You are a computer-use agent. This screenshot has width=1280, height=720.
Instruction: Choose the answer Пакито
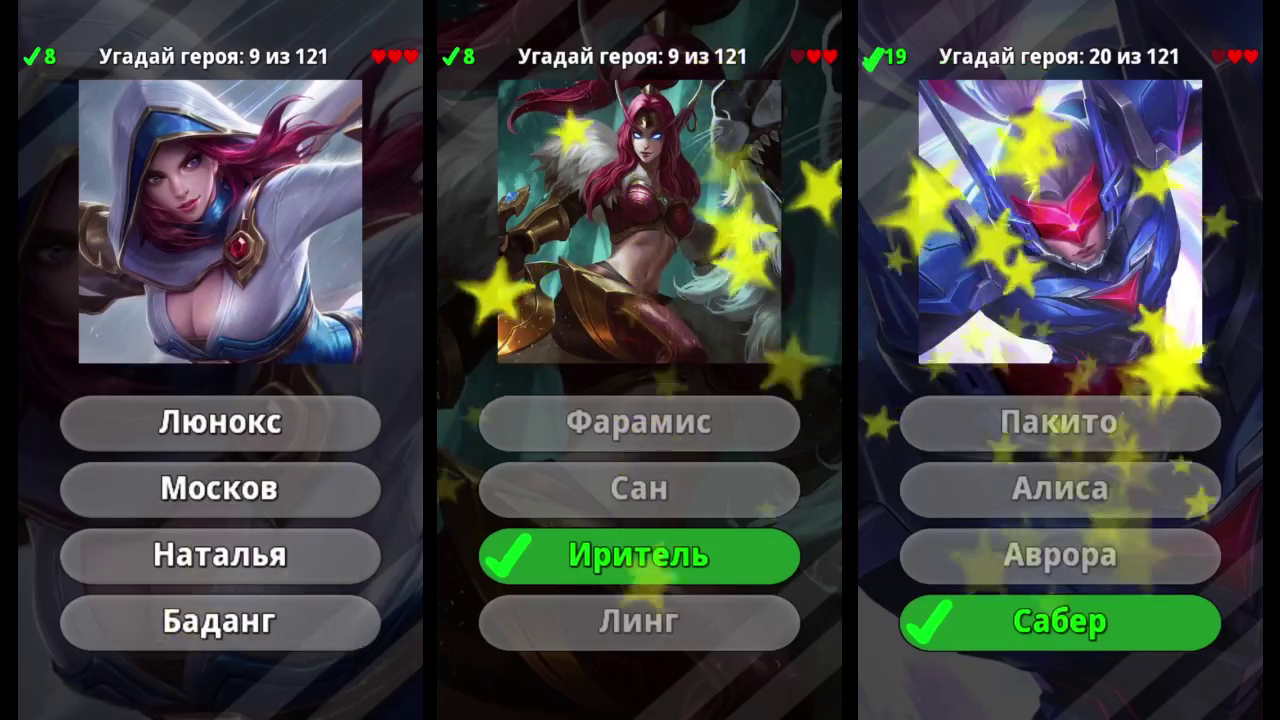(x=1060, y=422)
